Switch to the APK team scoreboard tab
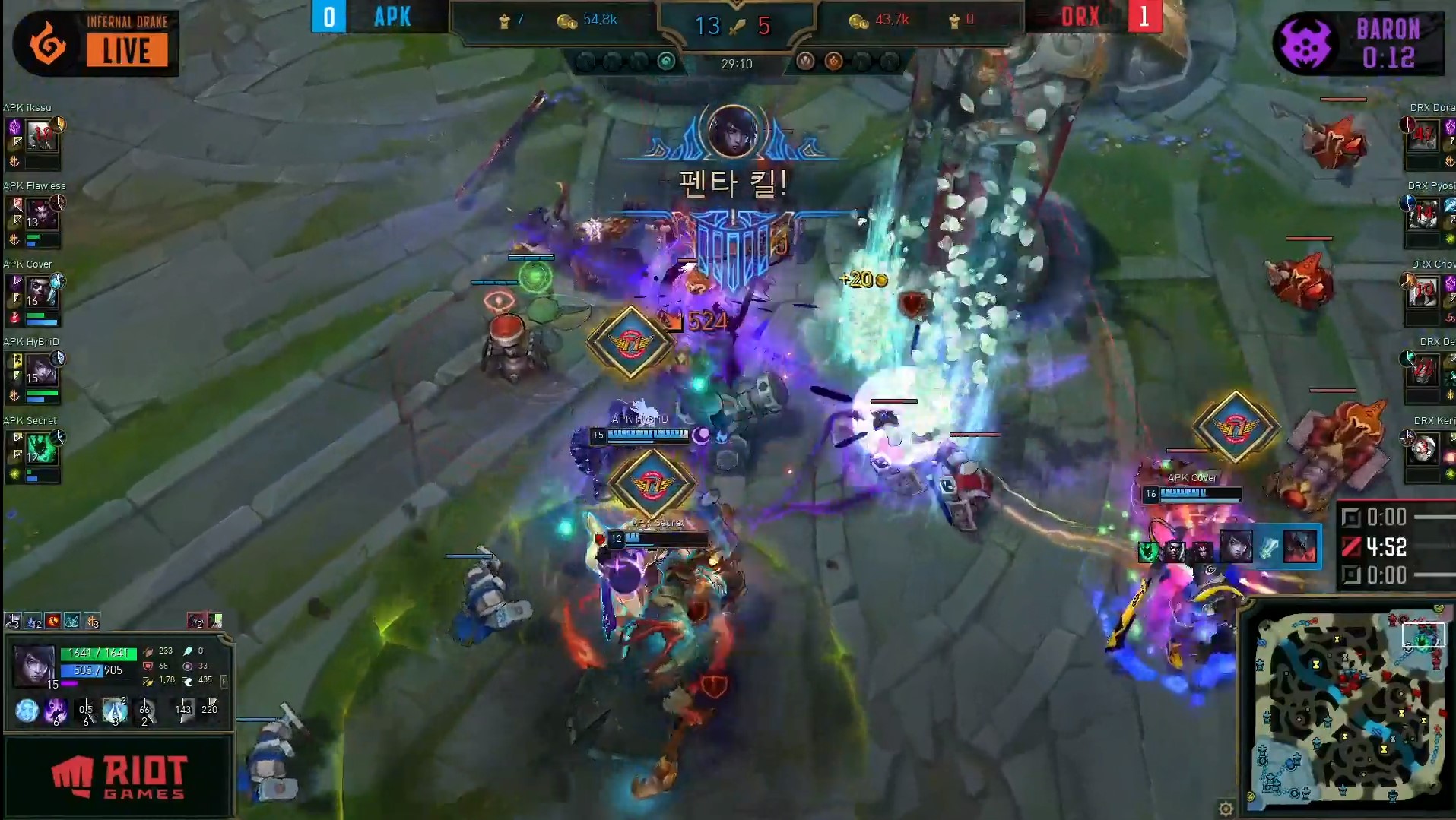This screenshot has height=820, width=1456. coord(392,17)
